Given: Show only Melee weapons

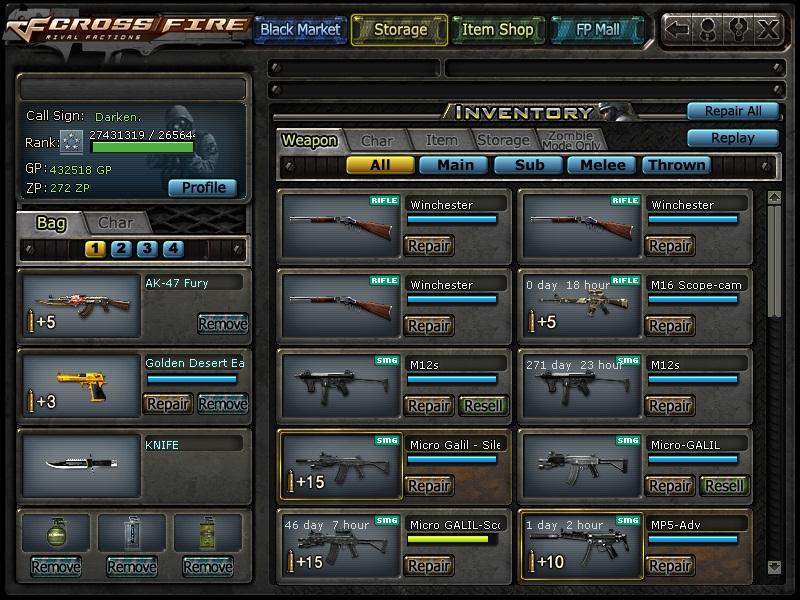Looking at the screenshot, I should [x=603, y=165].
